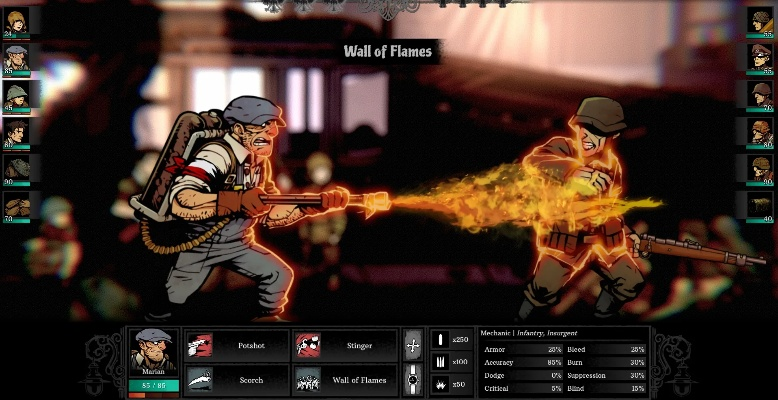This screenshot has height=400, width=778.
Task: Select the blonde woman squad portrait
Action: coord(16,20)
